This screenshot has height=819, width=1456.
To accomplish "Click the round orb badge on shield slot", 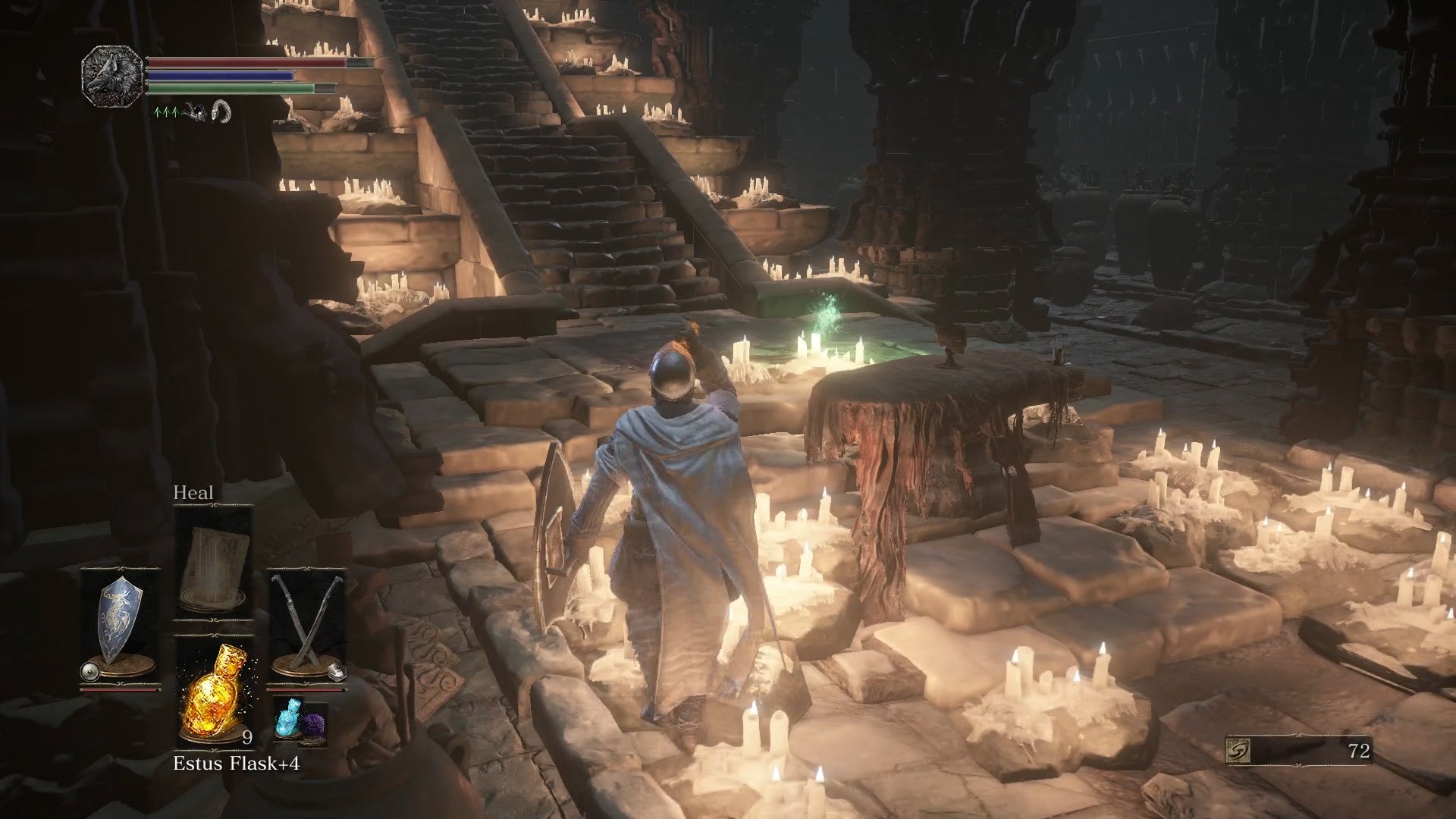I will tap(90, 671).
